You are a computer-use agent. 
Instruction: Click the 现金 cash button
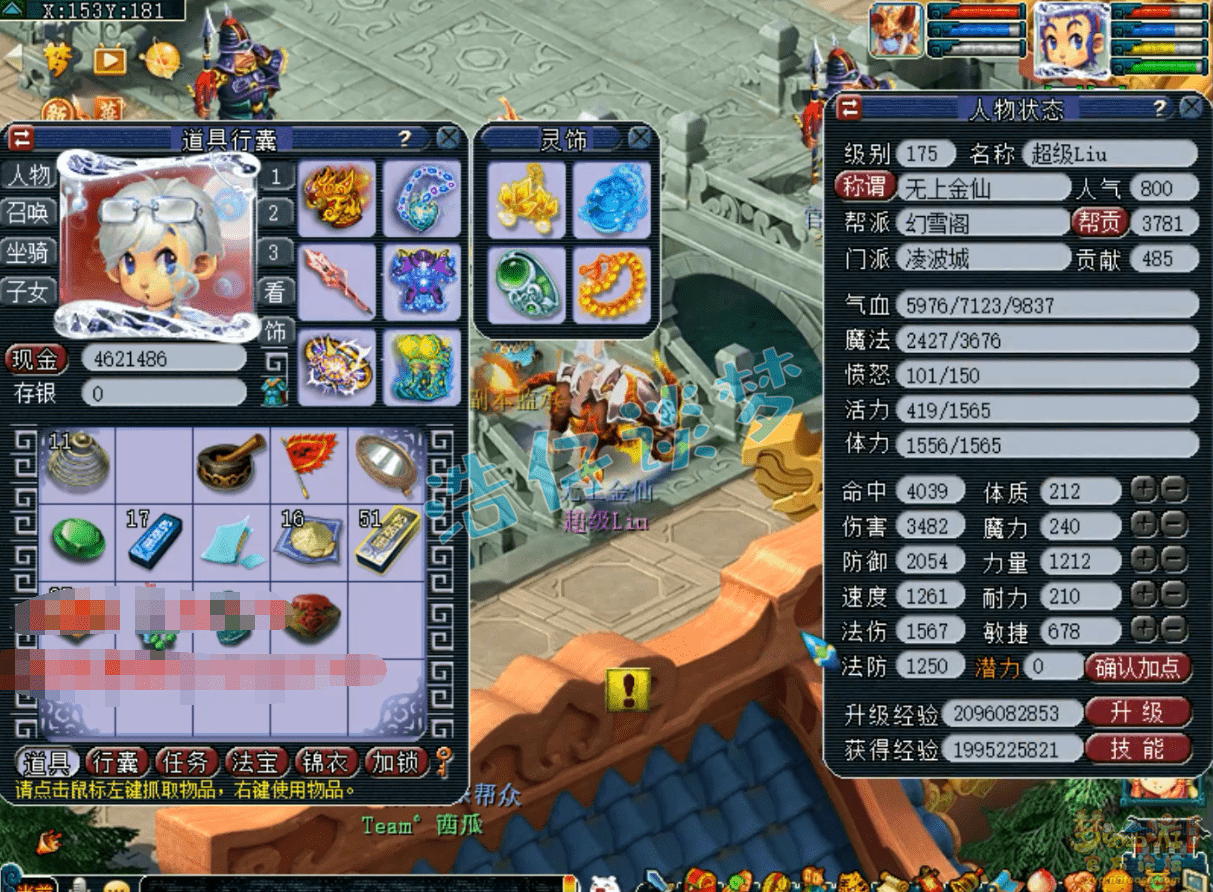click(x=37, y=358)
